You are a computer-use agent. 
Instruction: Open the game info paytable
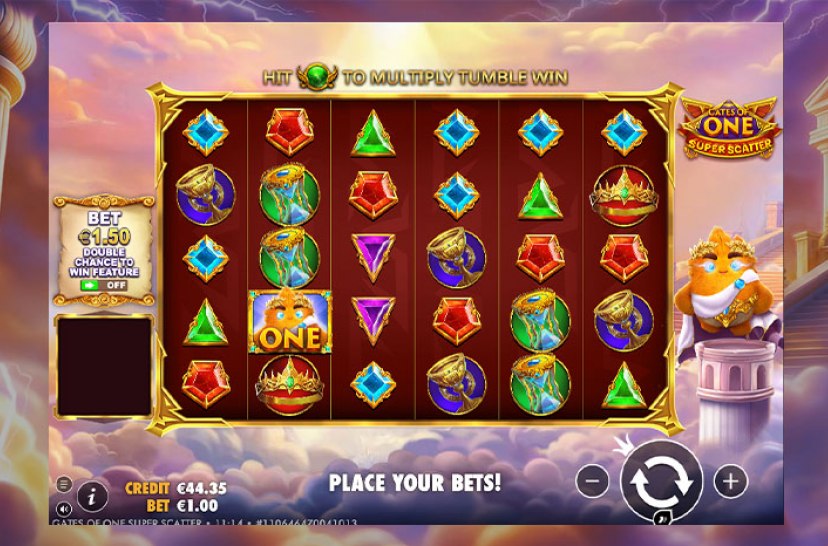92,494
